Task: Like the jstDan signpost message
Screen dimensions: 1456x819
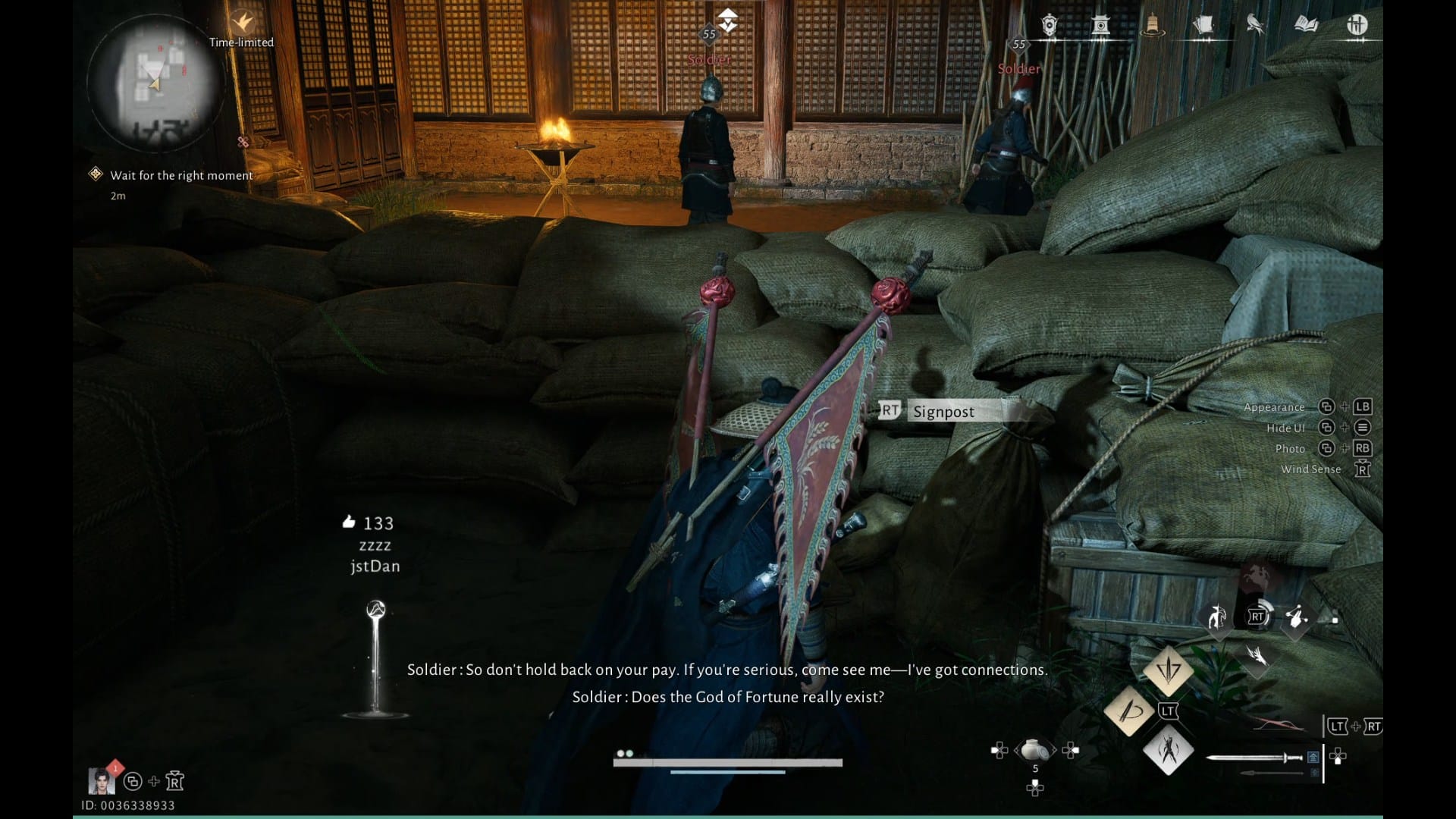Action: (349, 522)
